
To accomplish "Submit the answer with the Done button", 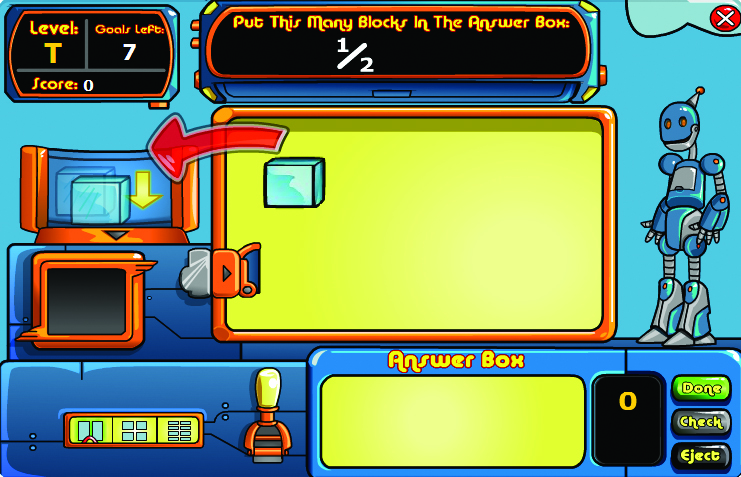I will 700,389.
